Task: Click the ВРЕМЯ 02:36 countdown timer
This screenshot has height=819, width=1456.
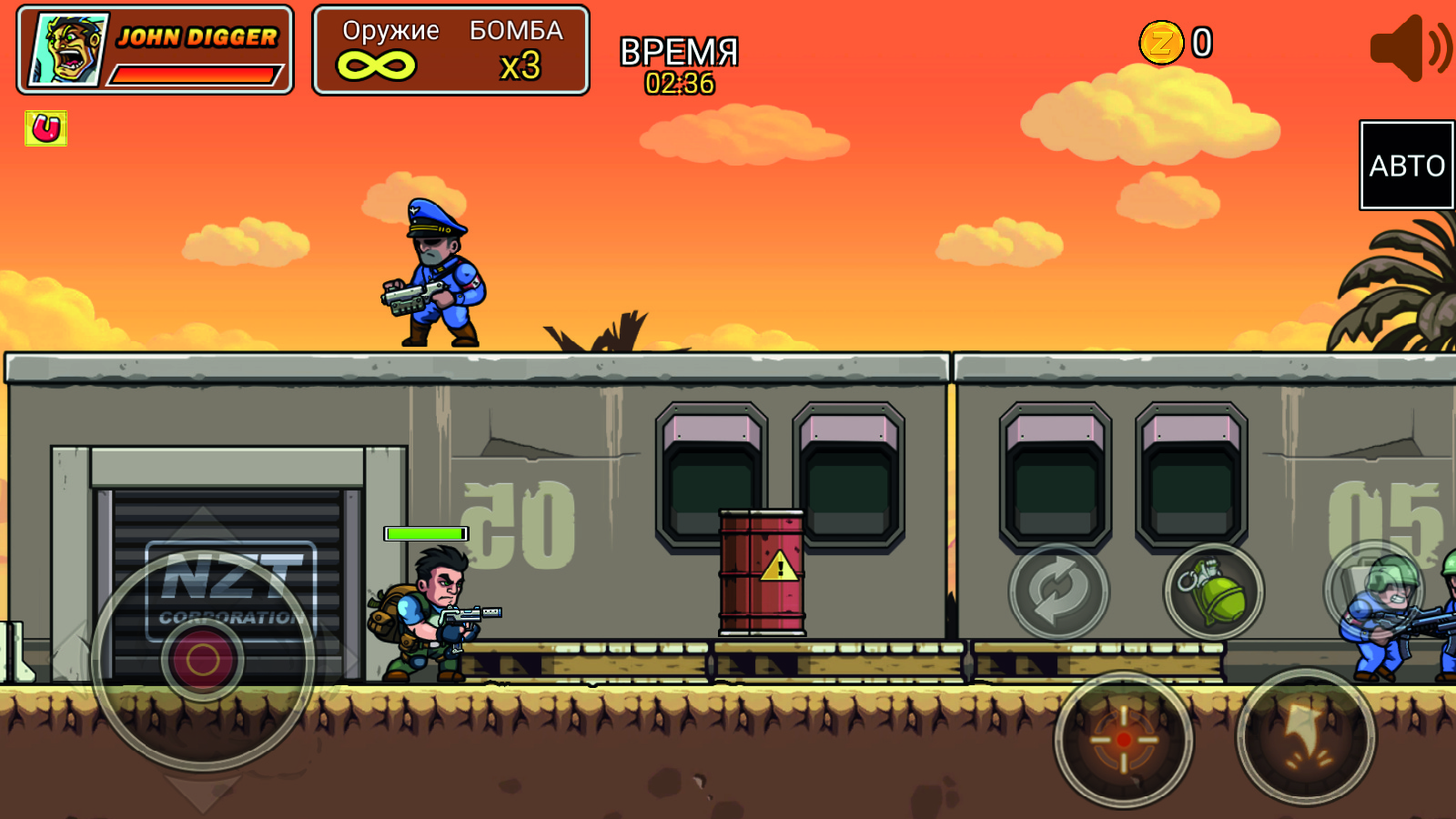Action: pos(678,64)
